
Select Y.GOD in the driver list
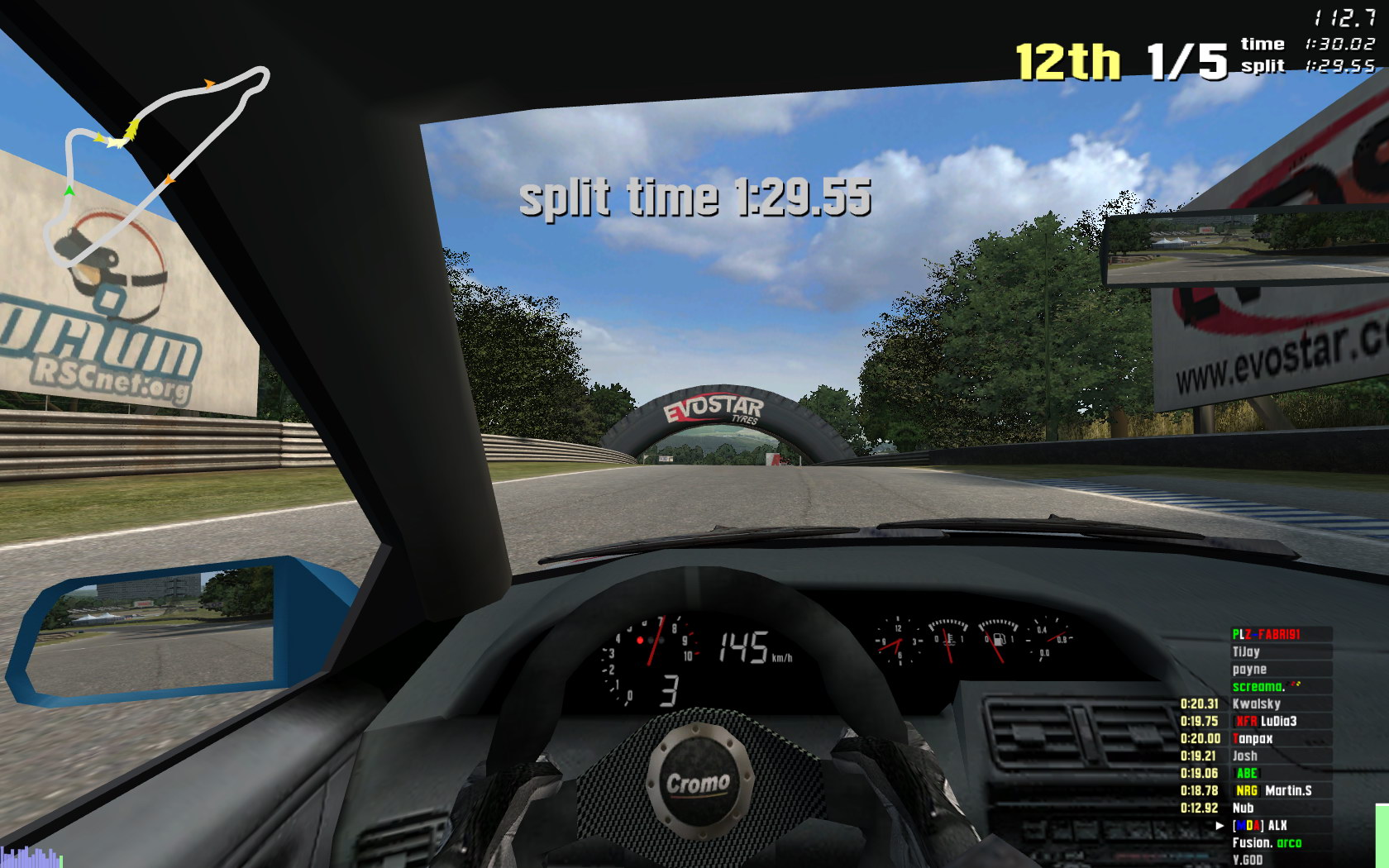click(x=1247, y=860)
